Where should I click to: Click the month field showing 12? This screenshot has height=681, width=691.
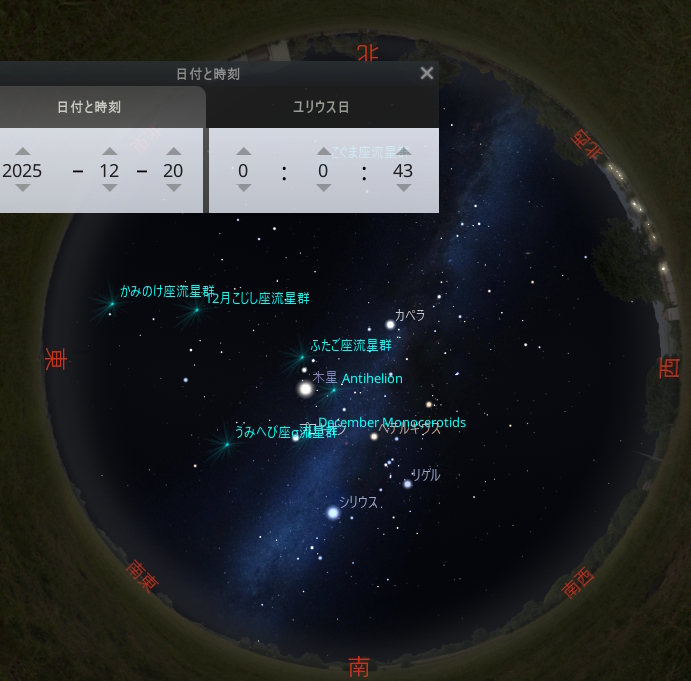[109, 171]
